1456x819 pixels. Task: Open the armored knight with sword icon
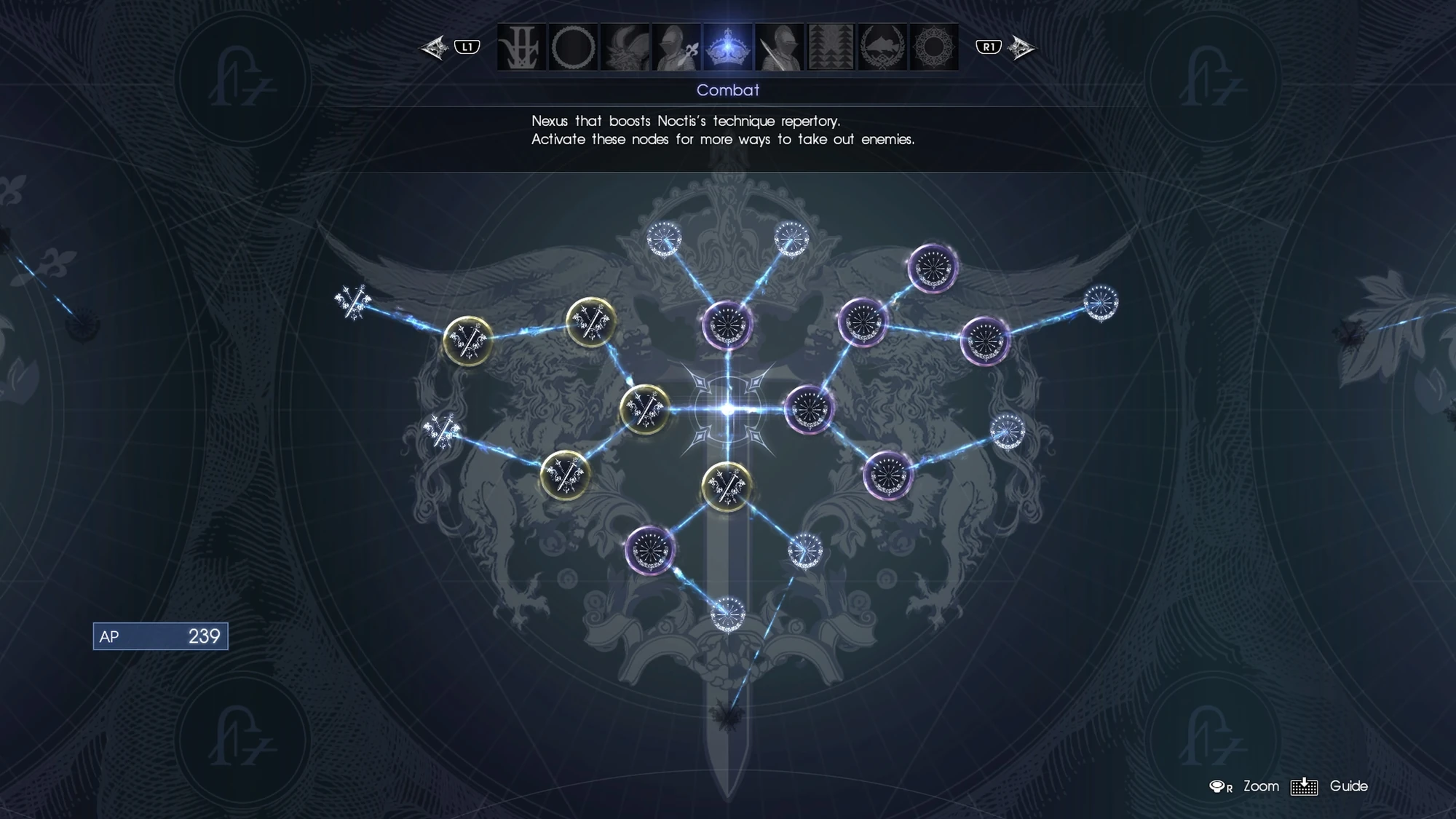pyautogui.click(x=779, y=48)
